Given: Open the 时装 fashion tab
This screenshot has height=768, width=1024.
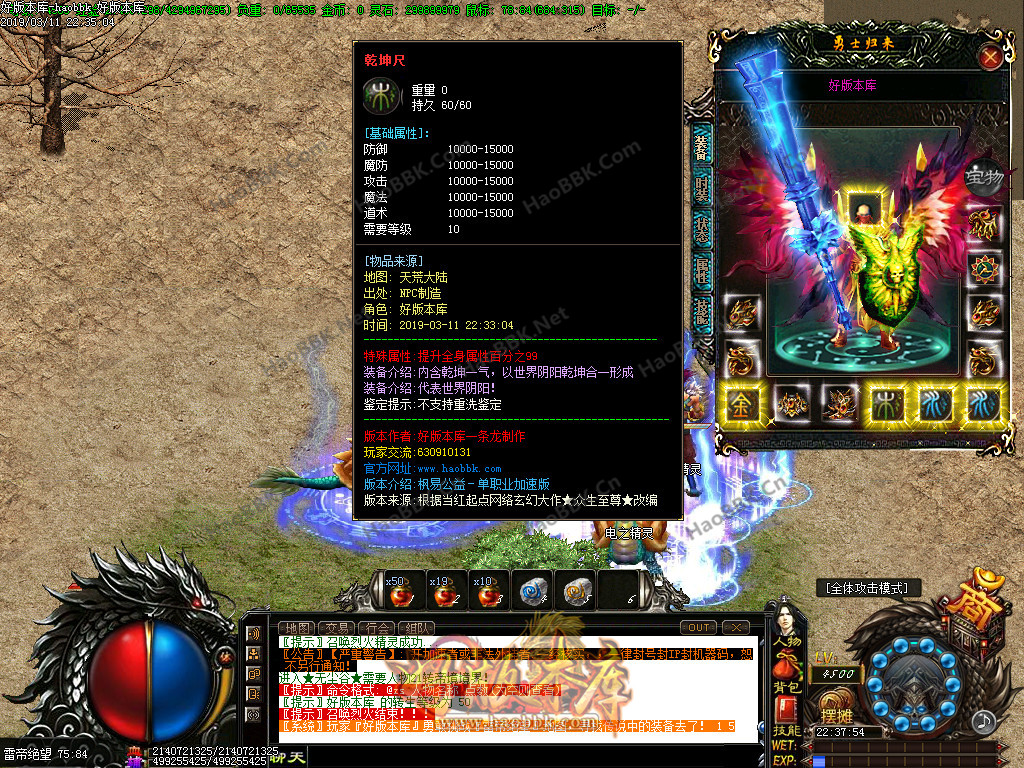Looking at the screenshot, I should click(x=702, y=190).
